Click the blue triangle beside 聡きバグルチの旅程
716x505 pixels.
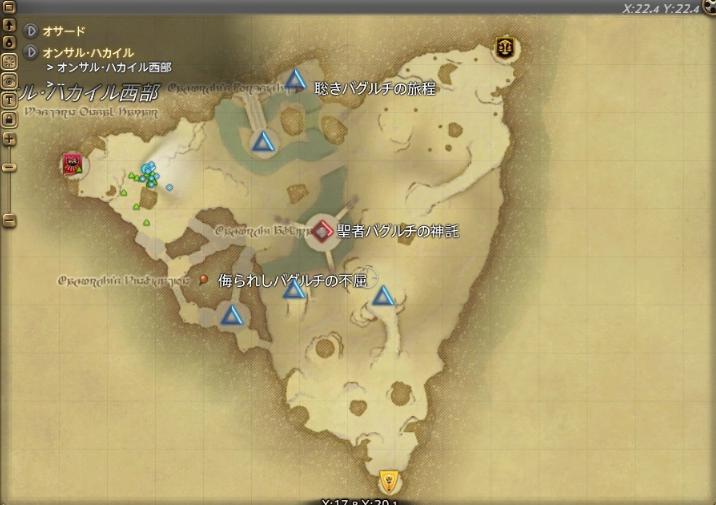[x=295, y=79]
